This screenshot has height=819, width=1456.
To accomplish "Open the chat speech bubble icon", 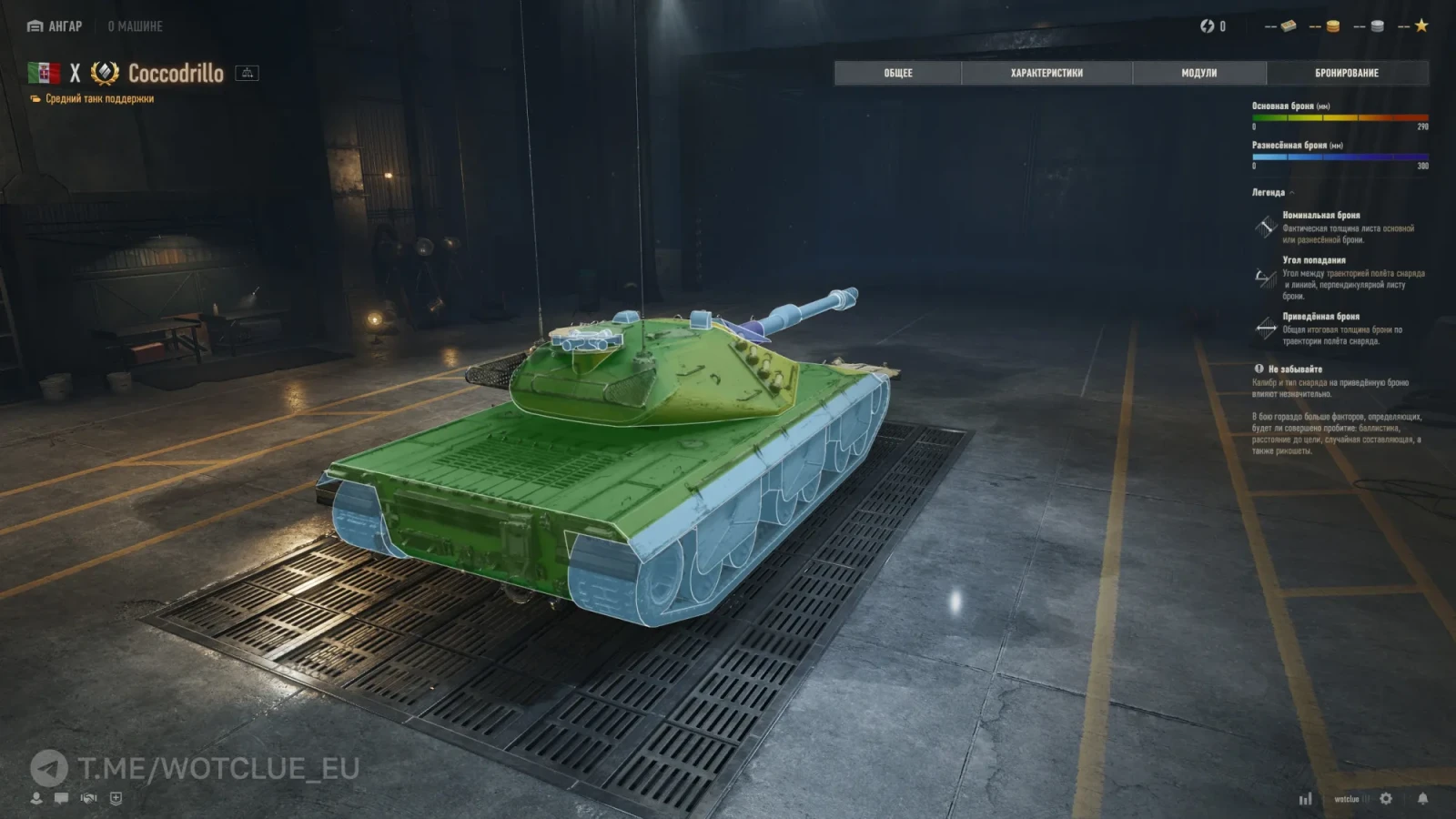I will 61,798.
